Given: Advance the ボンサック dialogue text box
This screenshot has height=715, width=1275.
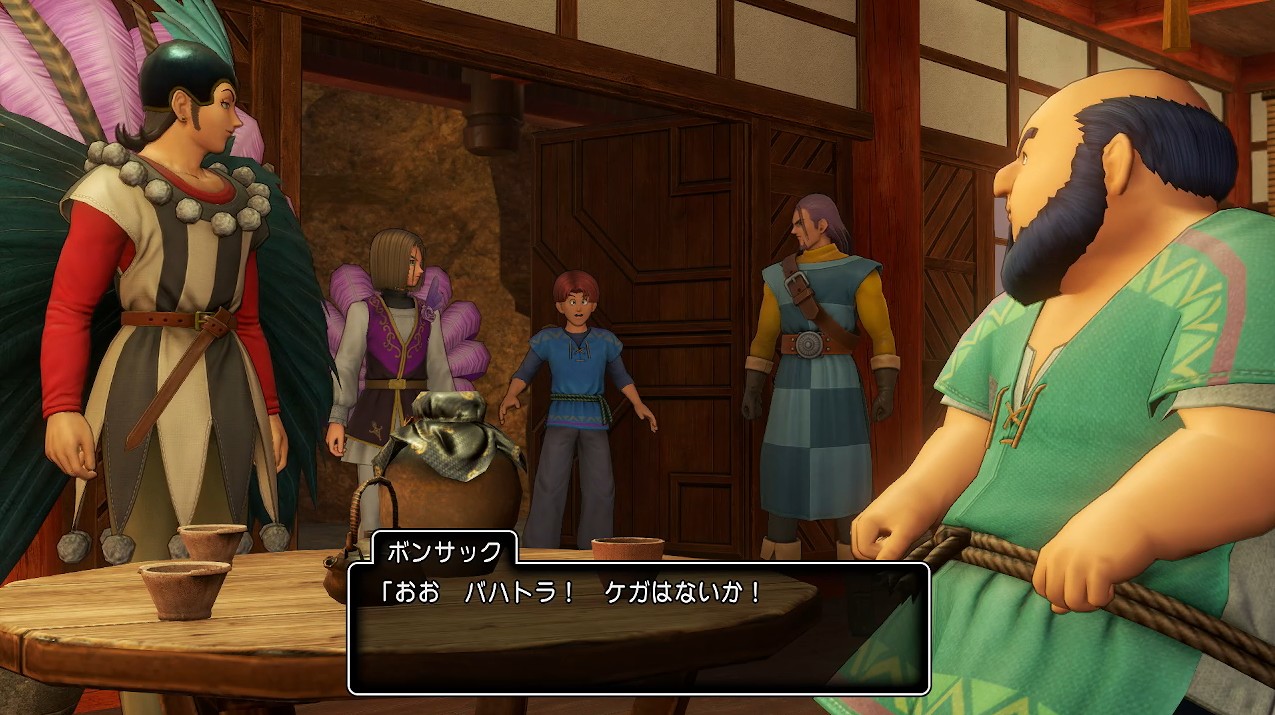Looking at the screenshot, I should [638, 628].
